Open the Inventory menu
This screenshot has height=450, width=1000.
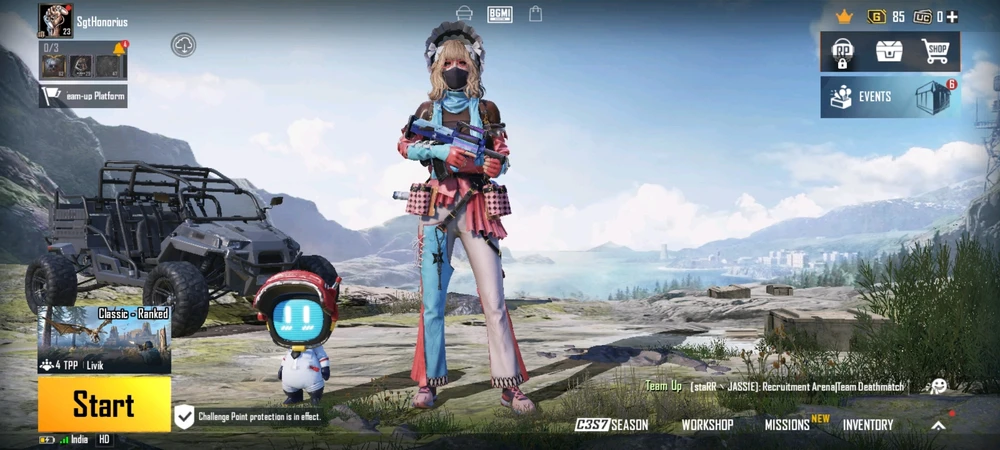point(868,425)
